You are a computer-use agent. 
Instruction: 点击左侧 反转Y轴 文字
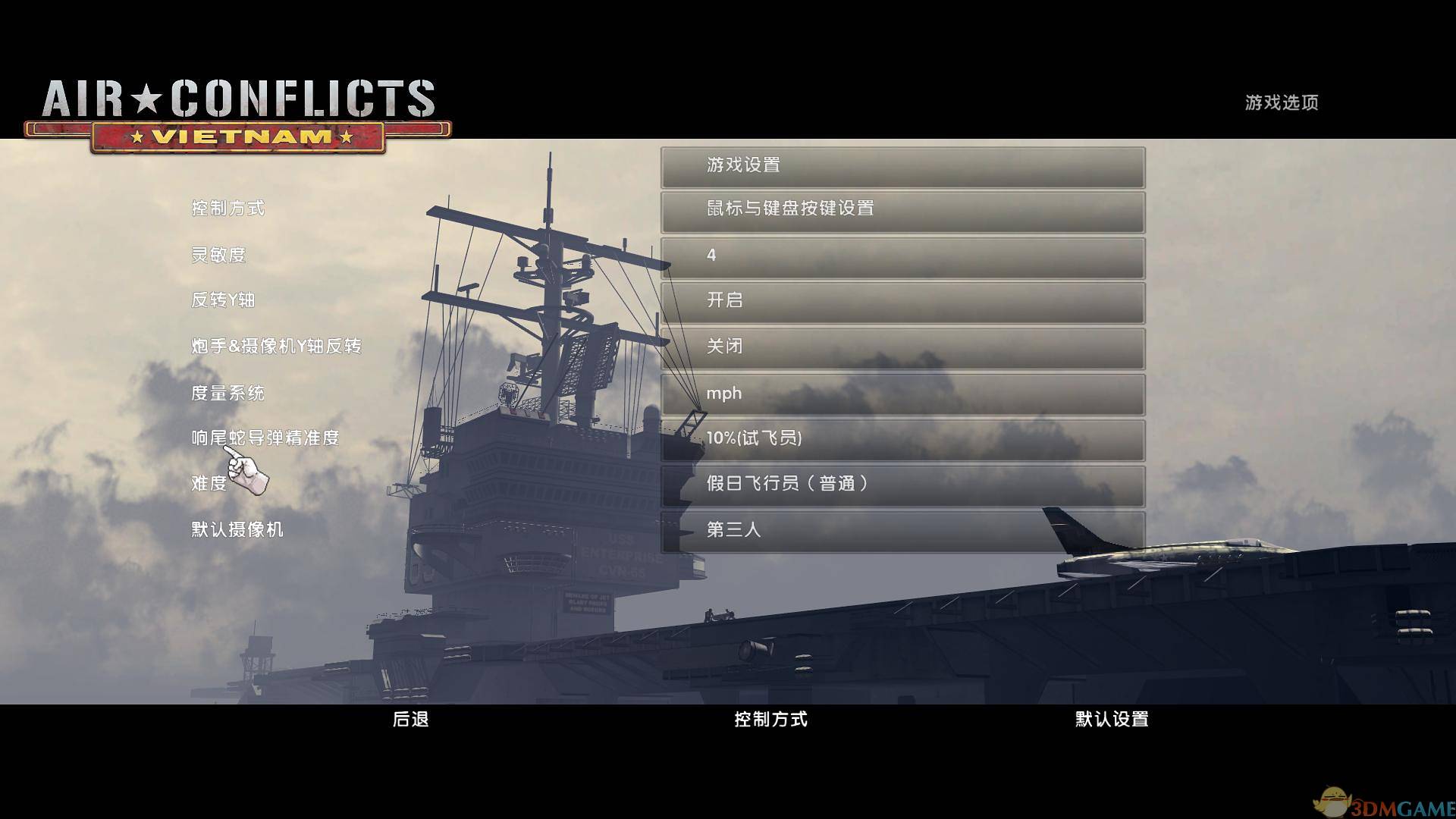point(223,301)
